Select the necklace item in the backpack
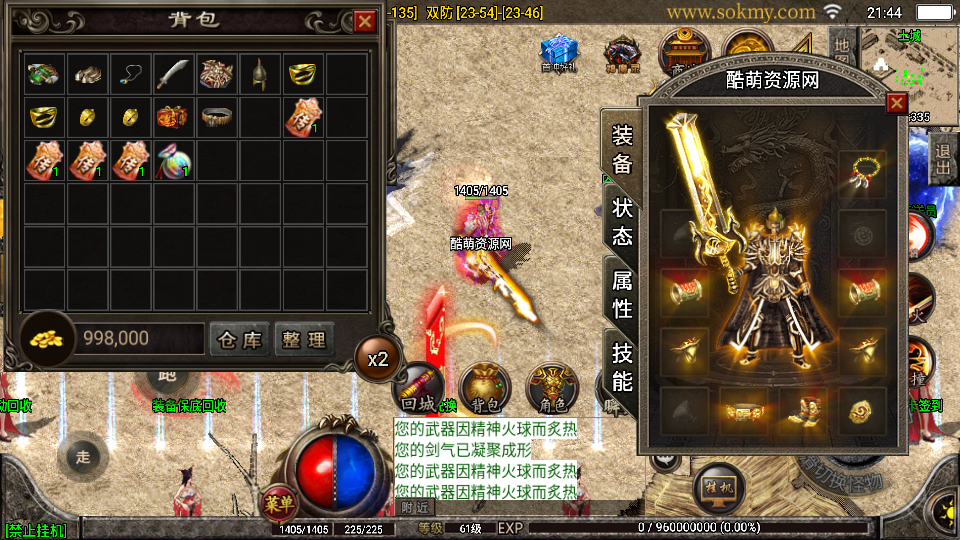 coord(130,73)
